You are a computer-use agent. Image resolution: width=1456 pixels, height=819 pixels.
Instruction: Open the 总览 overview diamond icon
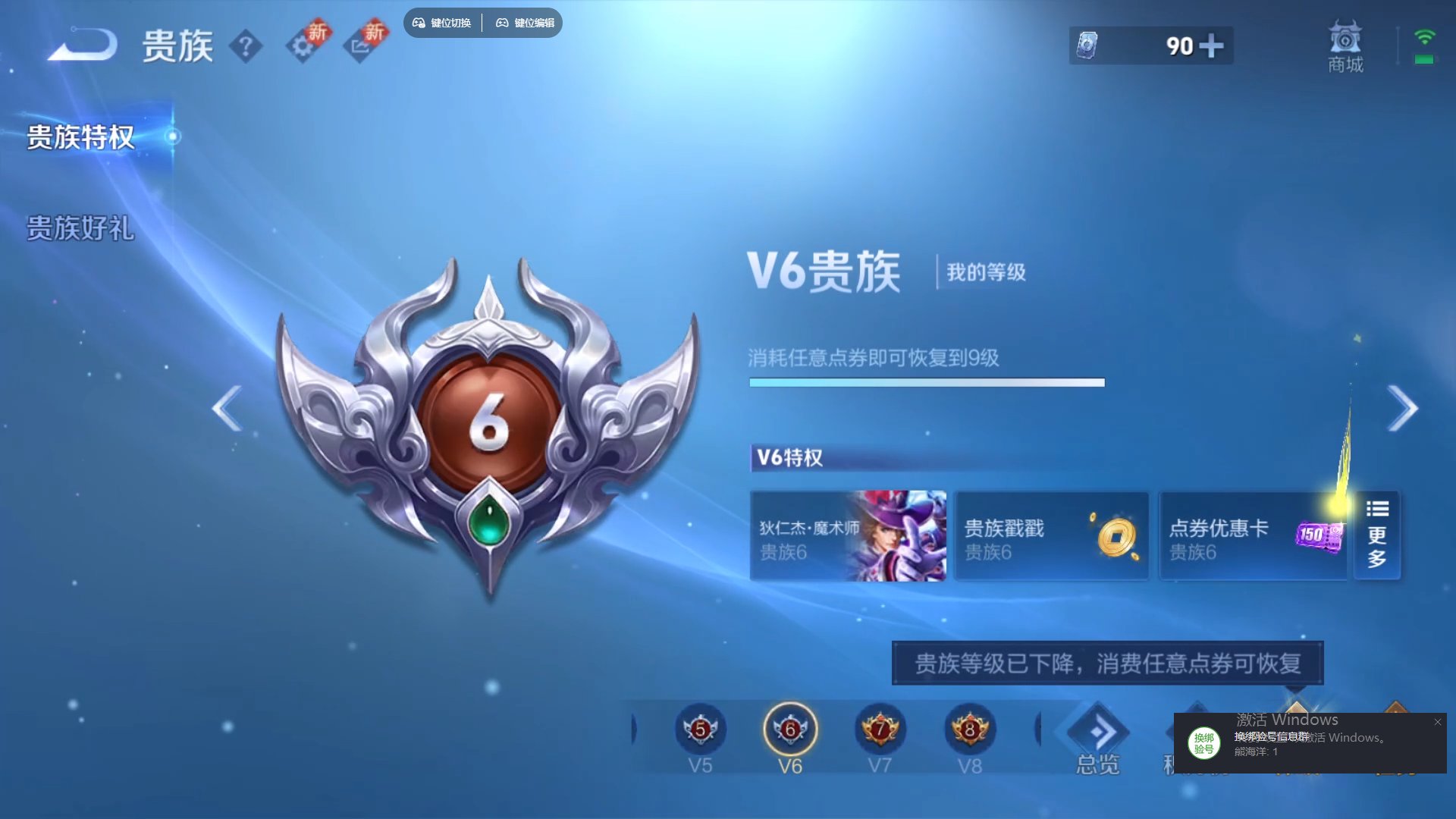(1098, 730)
